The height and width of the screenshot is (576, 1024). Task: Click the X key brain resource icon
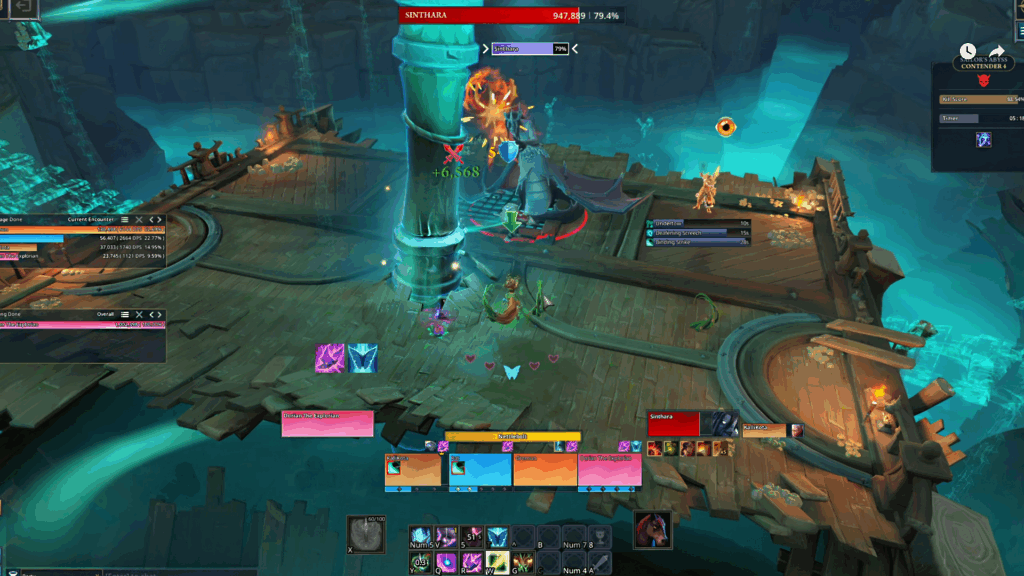[x=365, y=533]
